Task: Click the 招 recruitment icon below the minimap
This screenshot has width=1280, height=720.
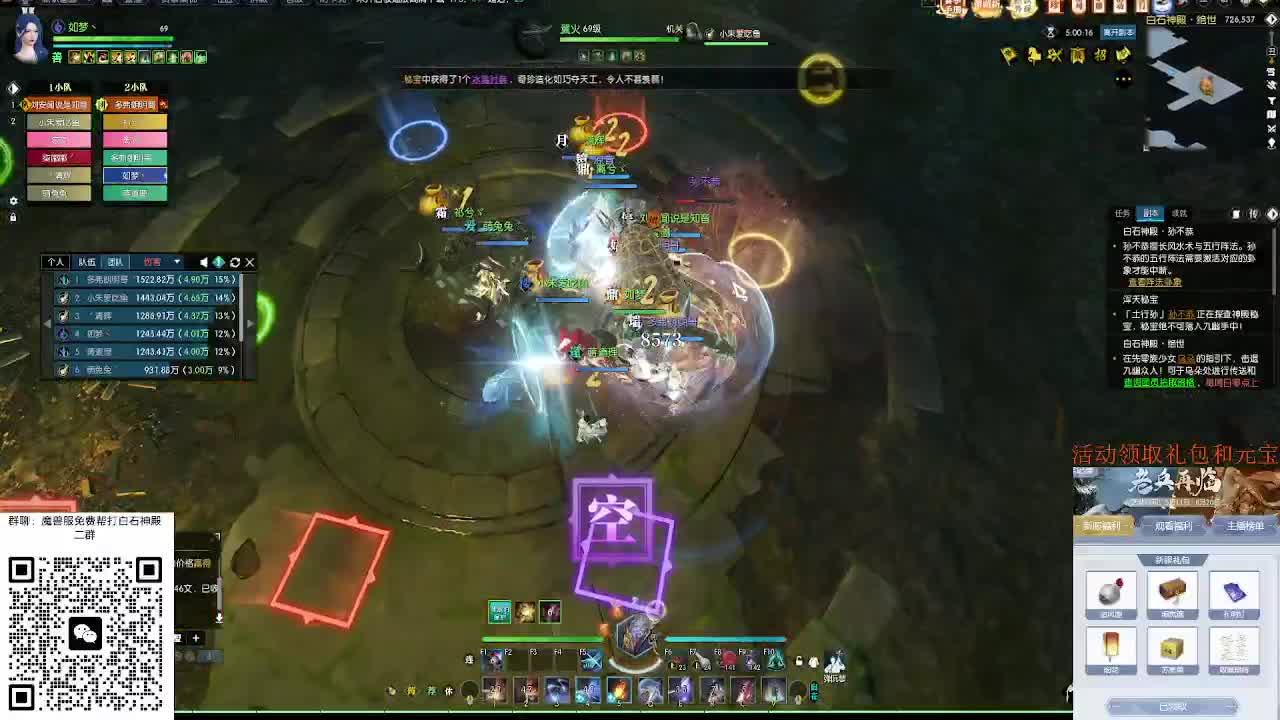Action: click(x=1101, y=54)
